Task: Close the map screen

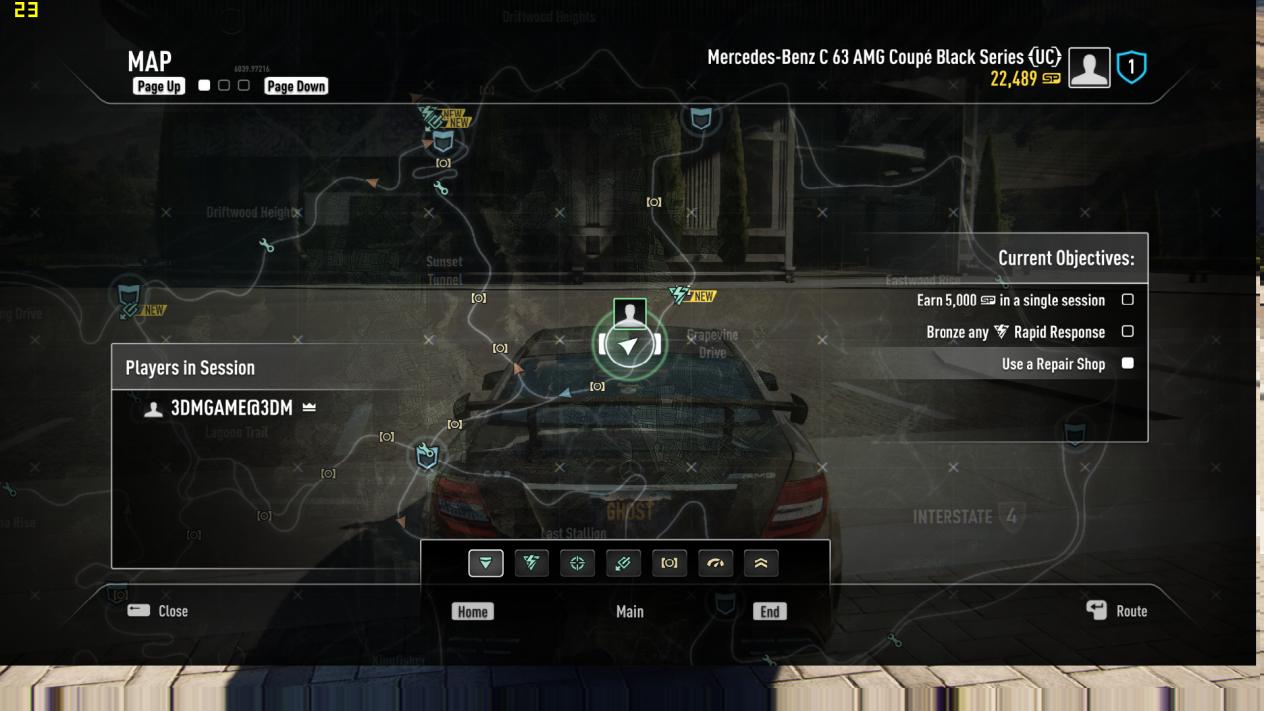Action: point(158,611)
